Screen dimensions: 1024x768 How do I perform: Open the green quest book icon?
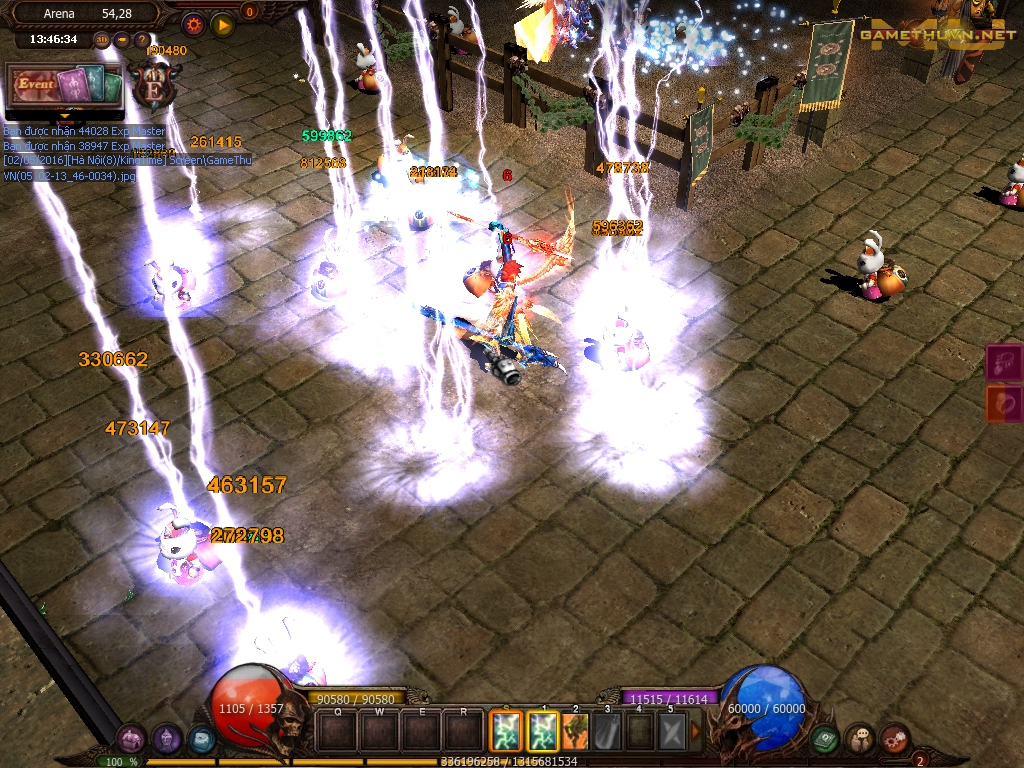pos(826,739)
